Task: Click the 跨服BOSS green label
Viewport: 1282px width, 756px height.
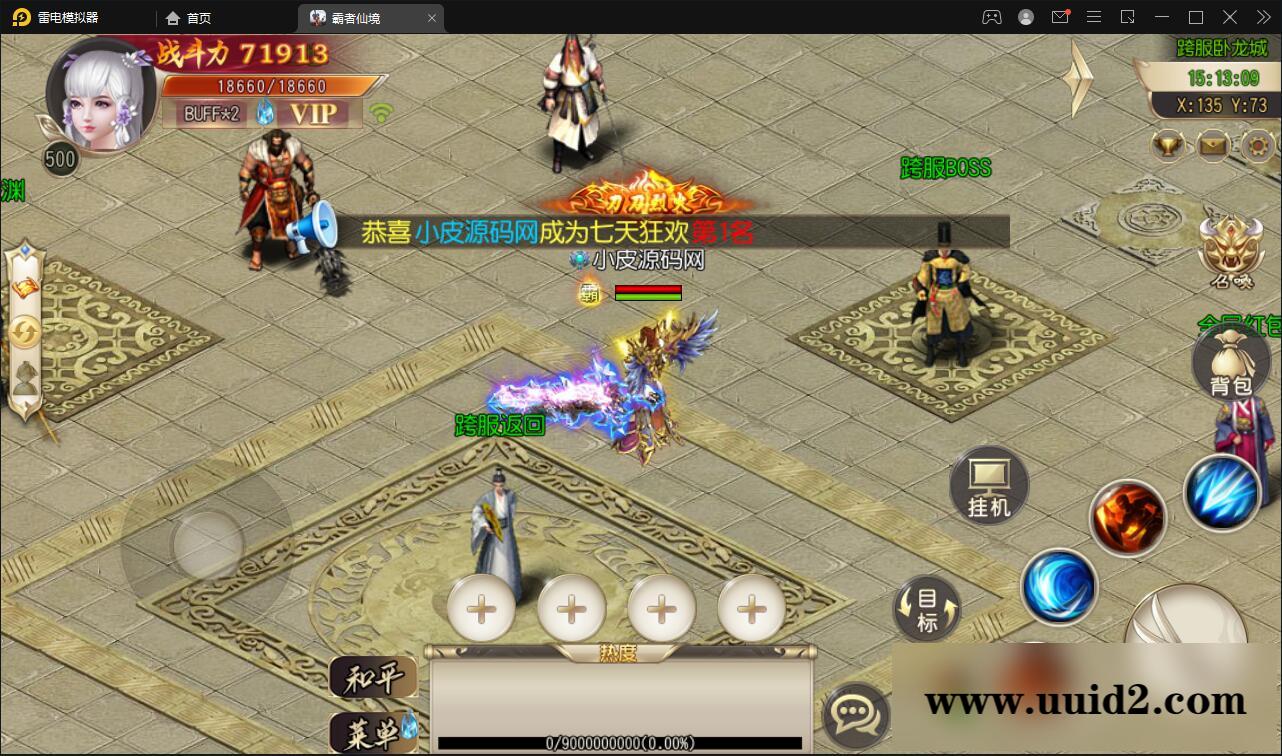Action: coord(943,168)
